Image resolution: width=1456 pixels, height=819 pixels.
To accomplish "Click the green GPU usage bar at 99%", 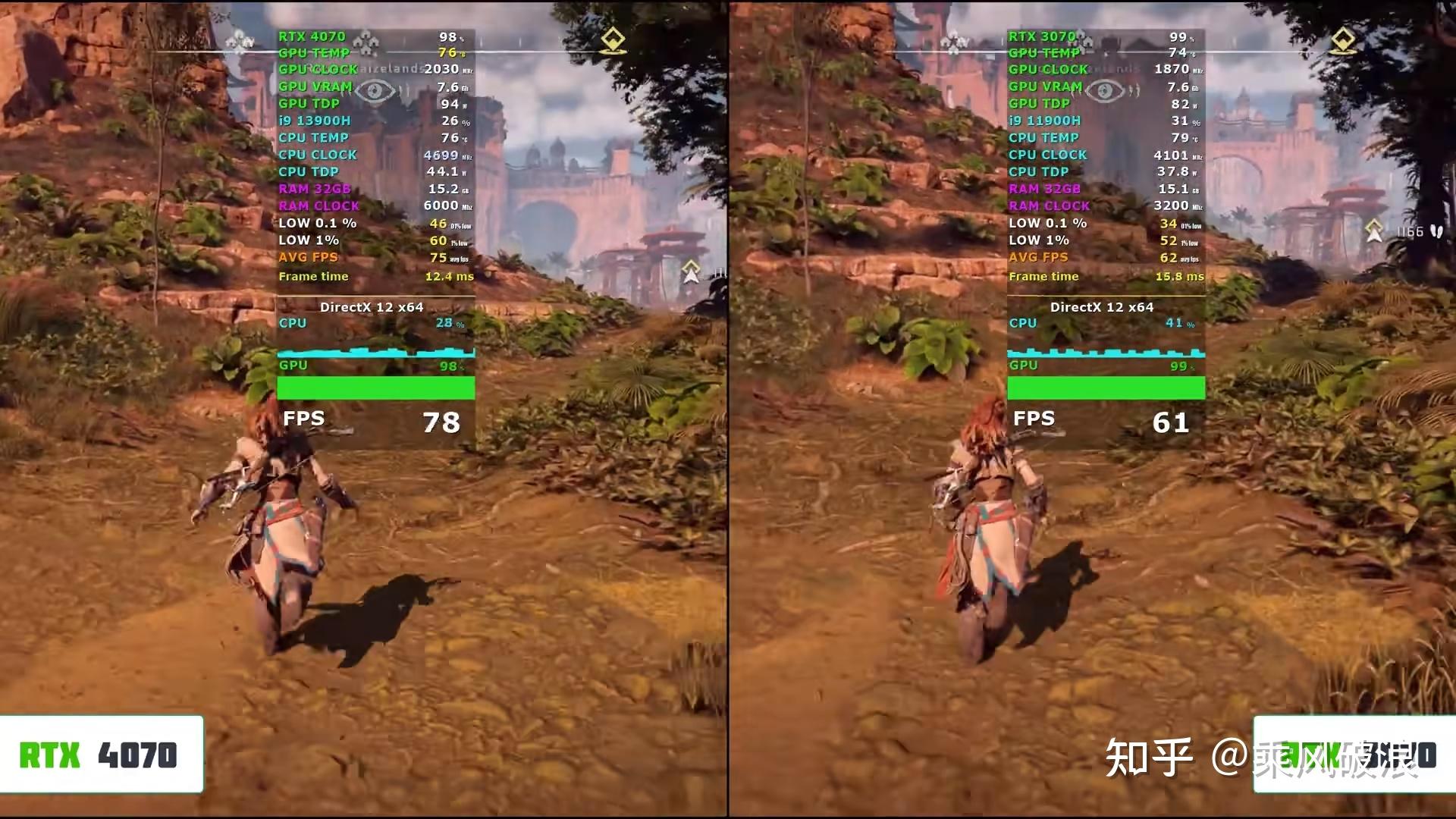I will tap(1106, 388).
